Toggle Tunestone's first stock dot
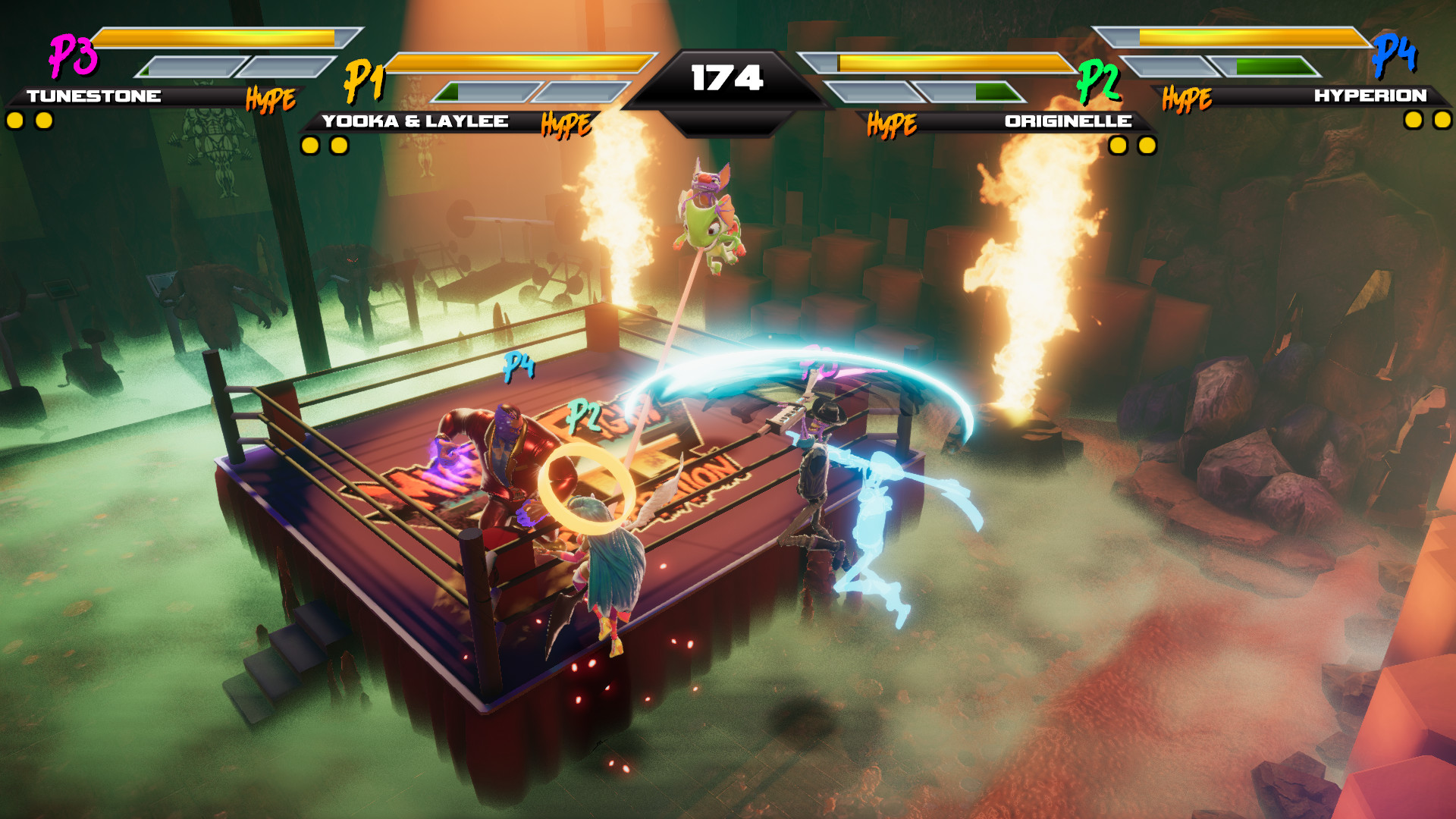This screenshot has height=819, width=1456. tap(14, 119)
